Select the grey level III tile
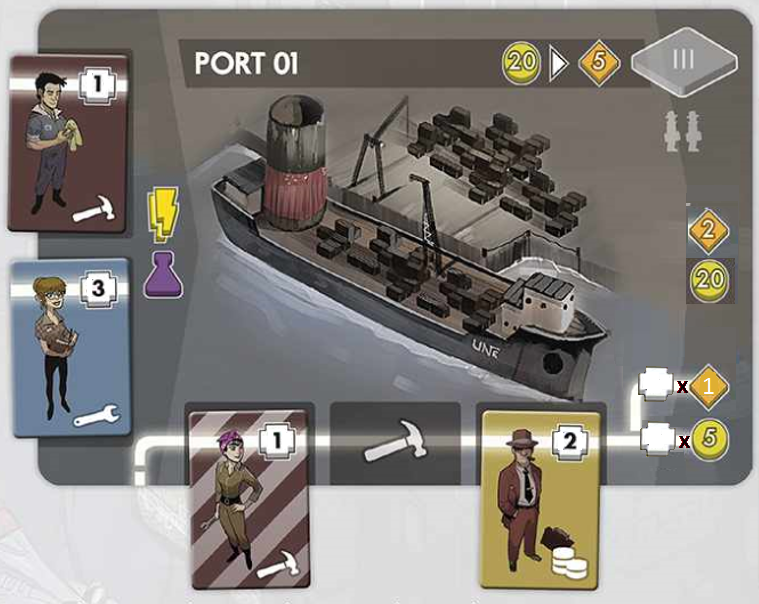This screenshot has height=604, width=759. [685, 59]
